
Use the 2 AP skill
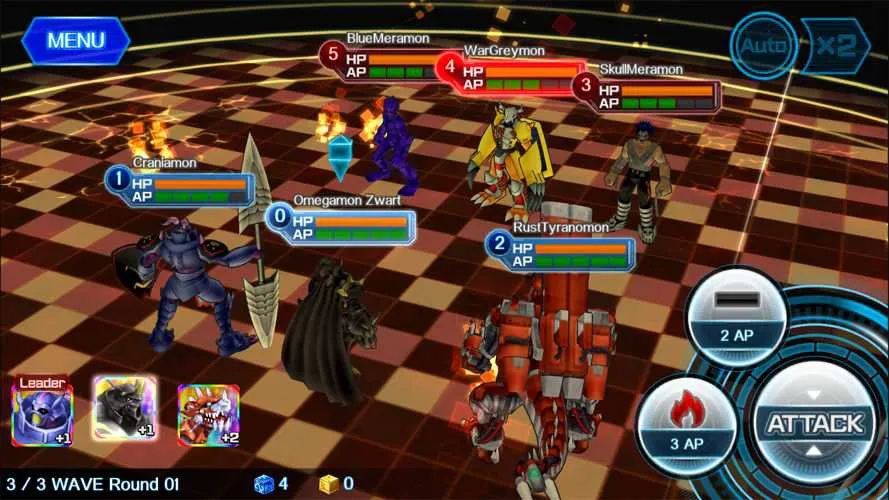click(736, 313)
